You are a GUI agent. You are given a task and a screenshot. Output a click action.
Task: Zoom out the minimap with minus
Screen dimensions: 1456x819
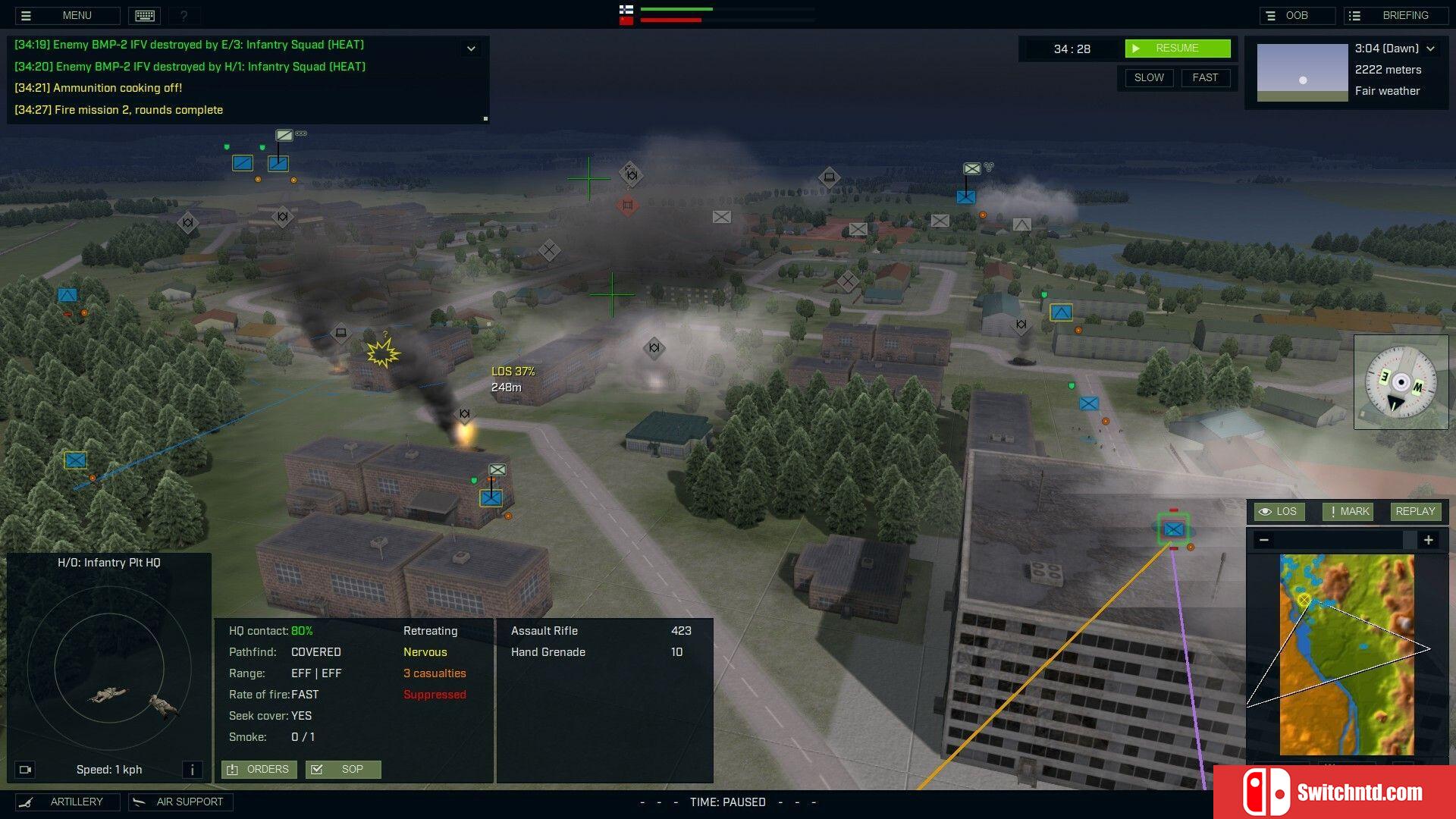click(1263, 540)
